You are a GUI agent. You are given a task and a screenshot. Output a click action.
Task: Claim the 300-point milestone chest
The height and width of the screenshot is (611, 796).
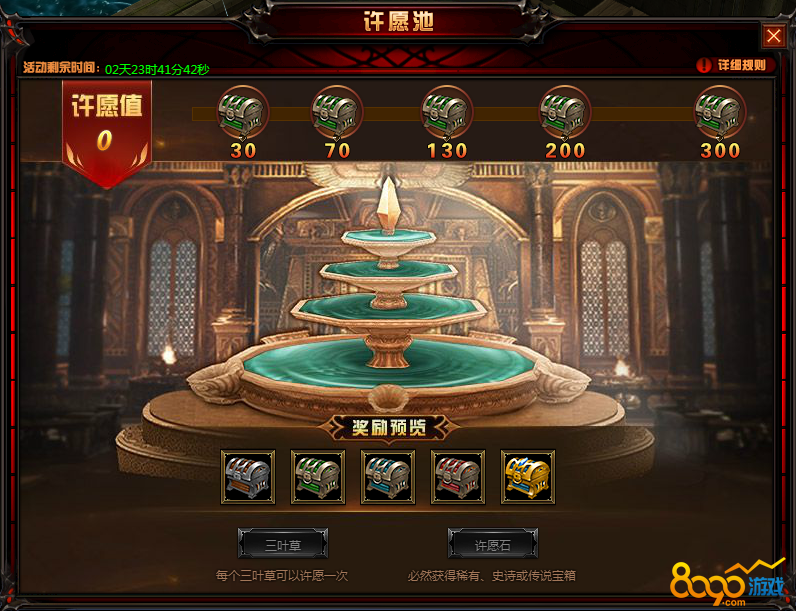point(720,112)
